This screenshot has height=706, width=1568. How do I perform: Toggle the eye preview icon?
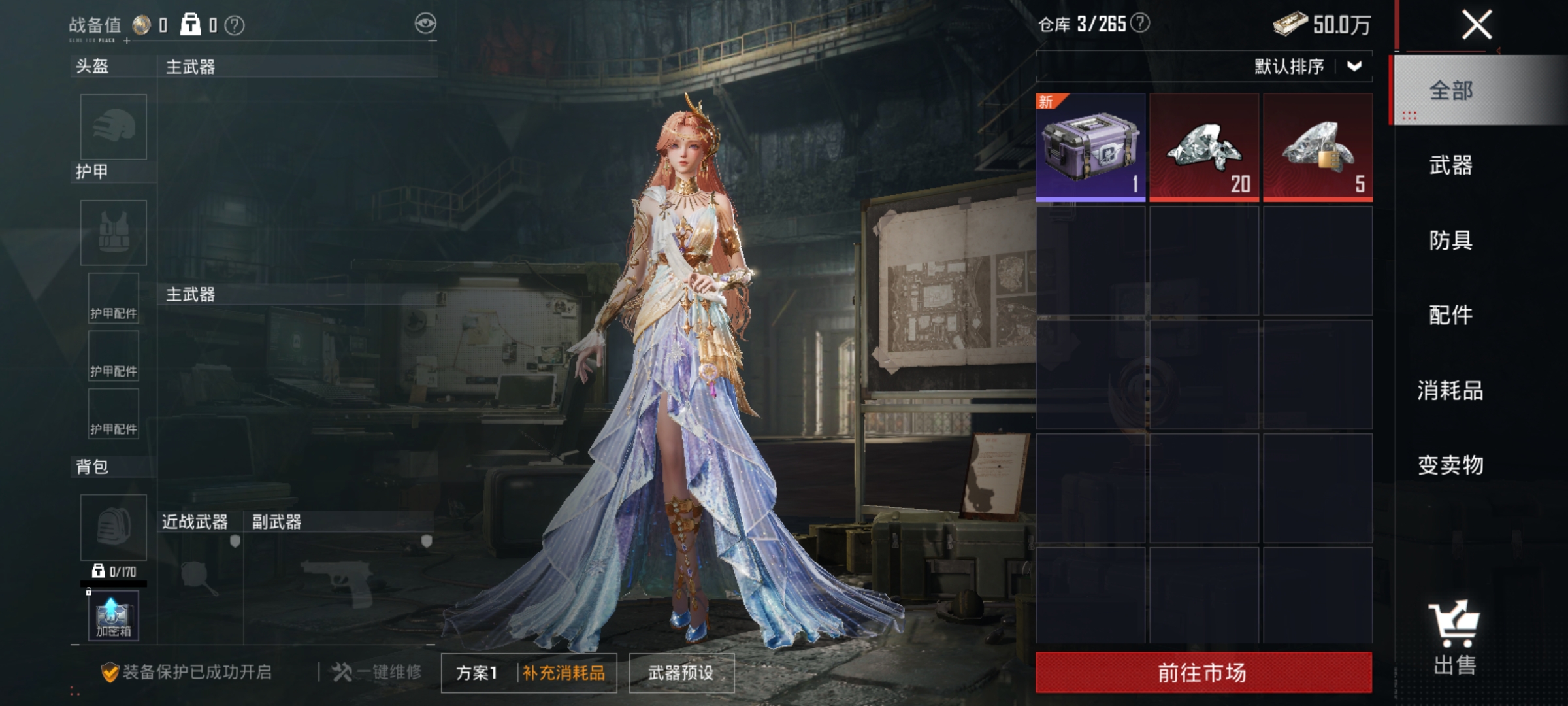point(425,22)
